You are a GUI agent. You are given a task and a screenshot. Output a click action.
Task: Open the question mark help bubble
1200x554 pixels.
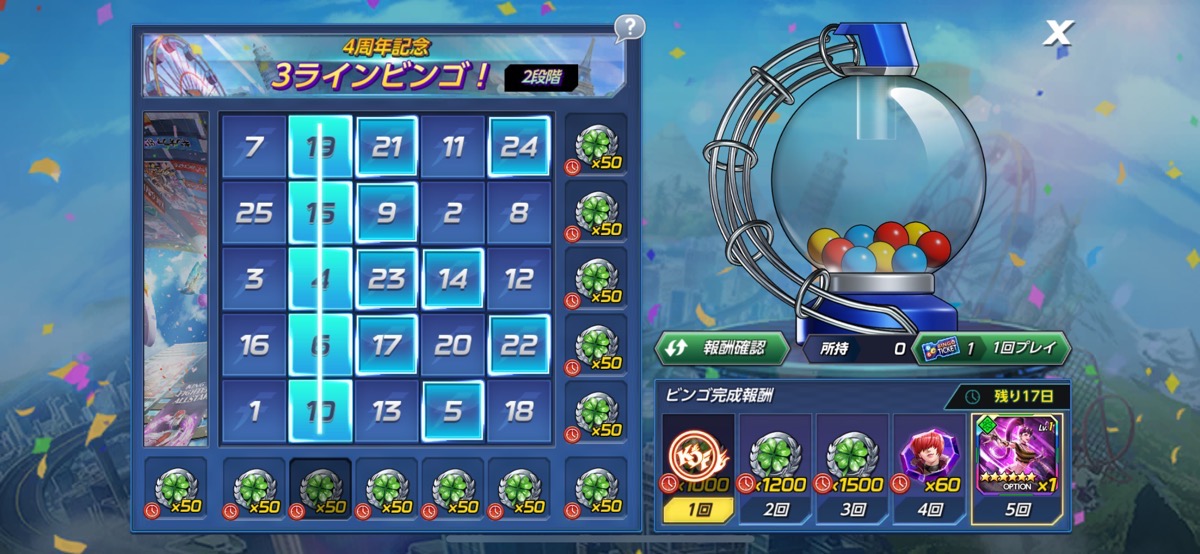click(629, 27)
